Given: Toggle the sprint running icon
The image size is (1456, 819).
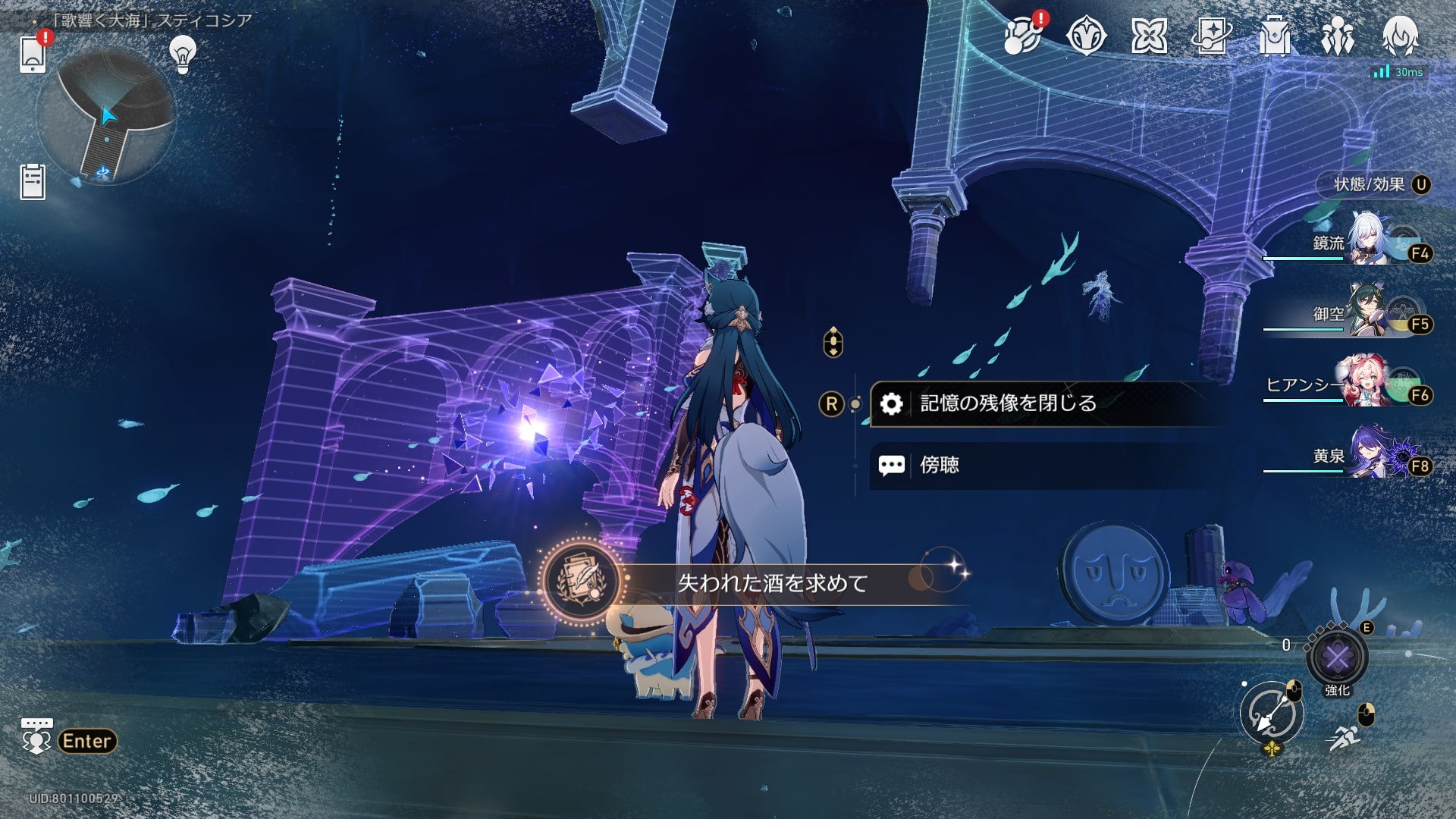Looking at the screenshot, I should [1345, 737].
